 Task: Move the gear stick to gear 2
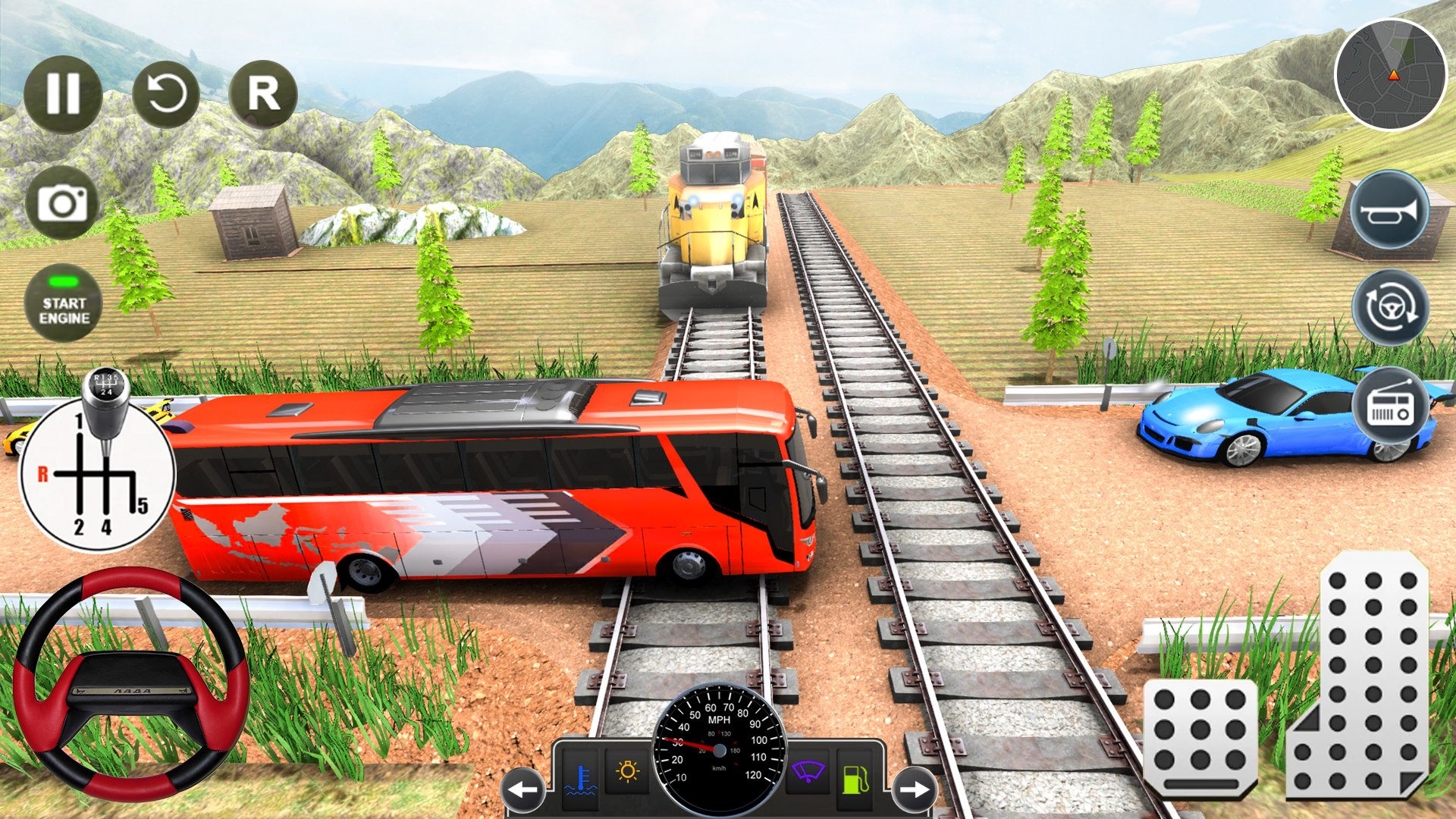pos(80,523)
